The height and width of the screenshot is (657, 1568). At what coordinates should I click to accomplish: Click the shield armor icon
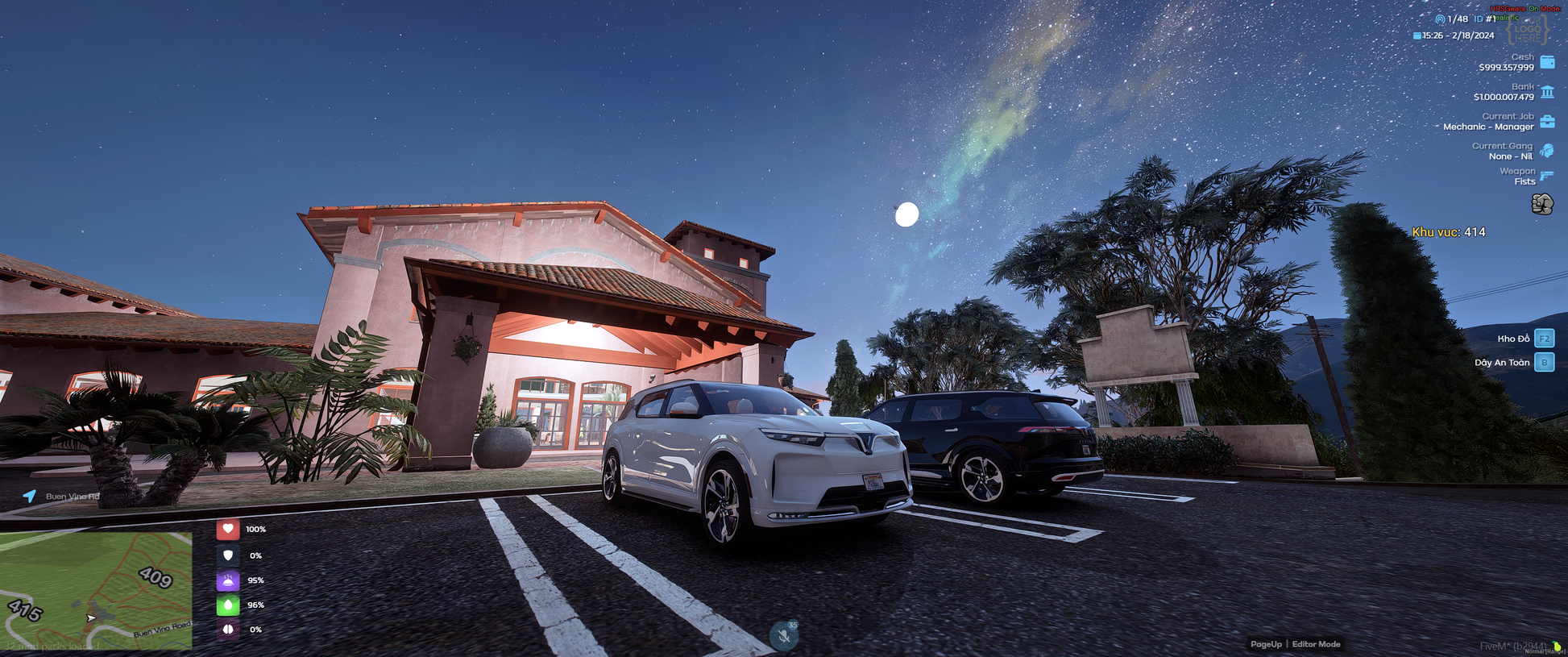(228, 555)
